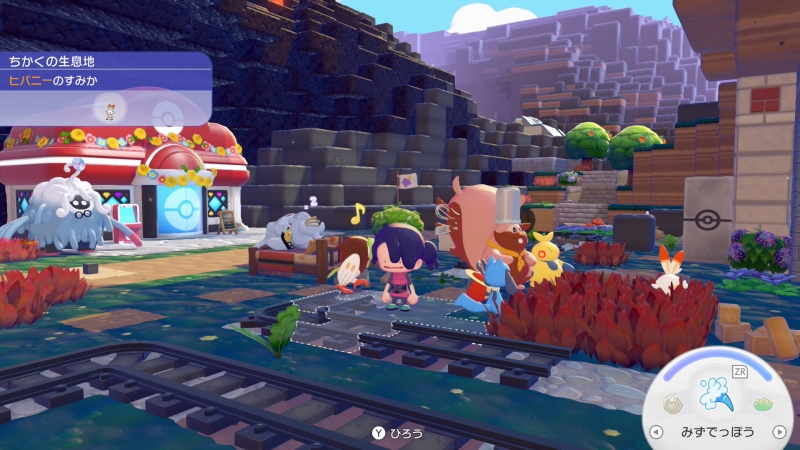Choose the green leafy move icon in the wheel
Viewport: 800px width, 450px height.
pos(764,404)
